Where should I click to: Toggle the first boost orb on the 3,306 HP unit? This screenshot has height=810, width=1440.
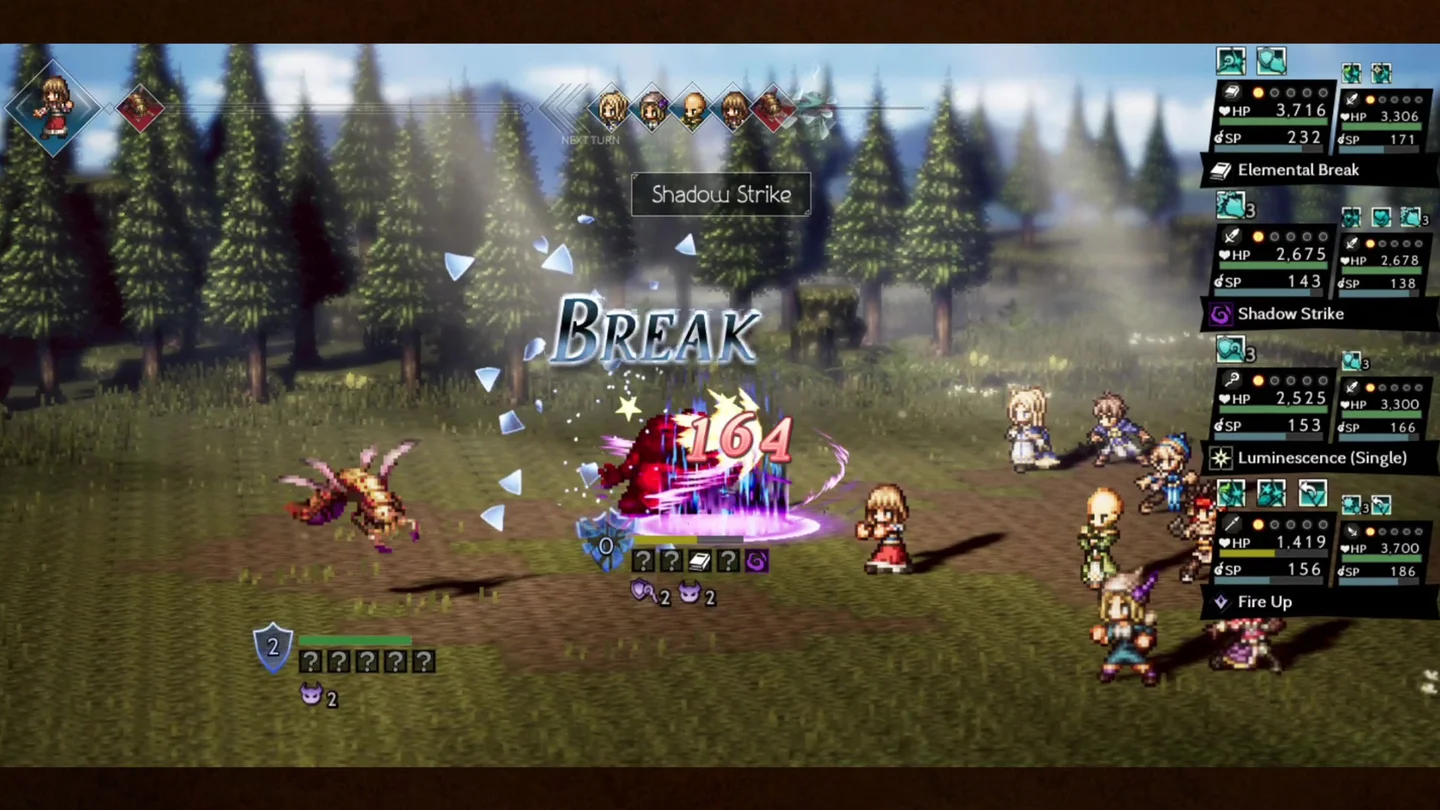[x=1368, y=100]
